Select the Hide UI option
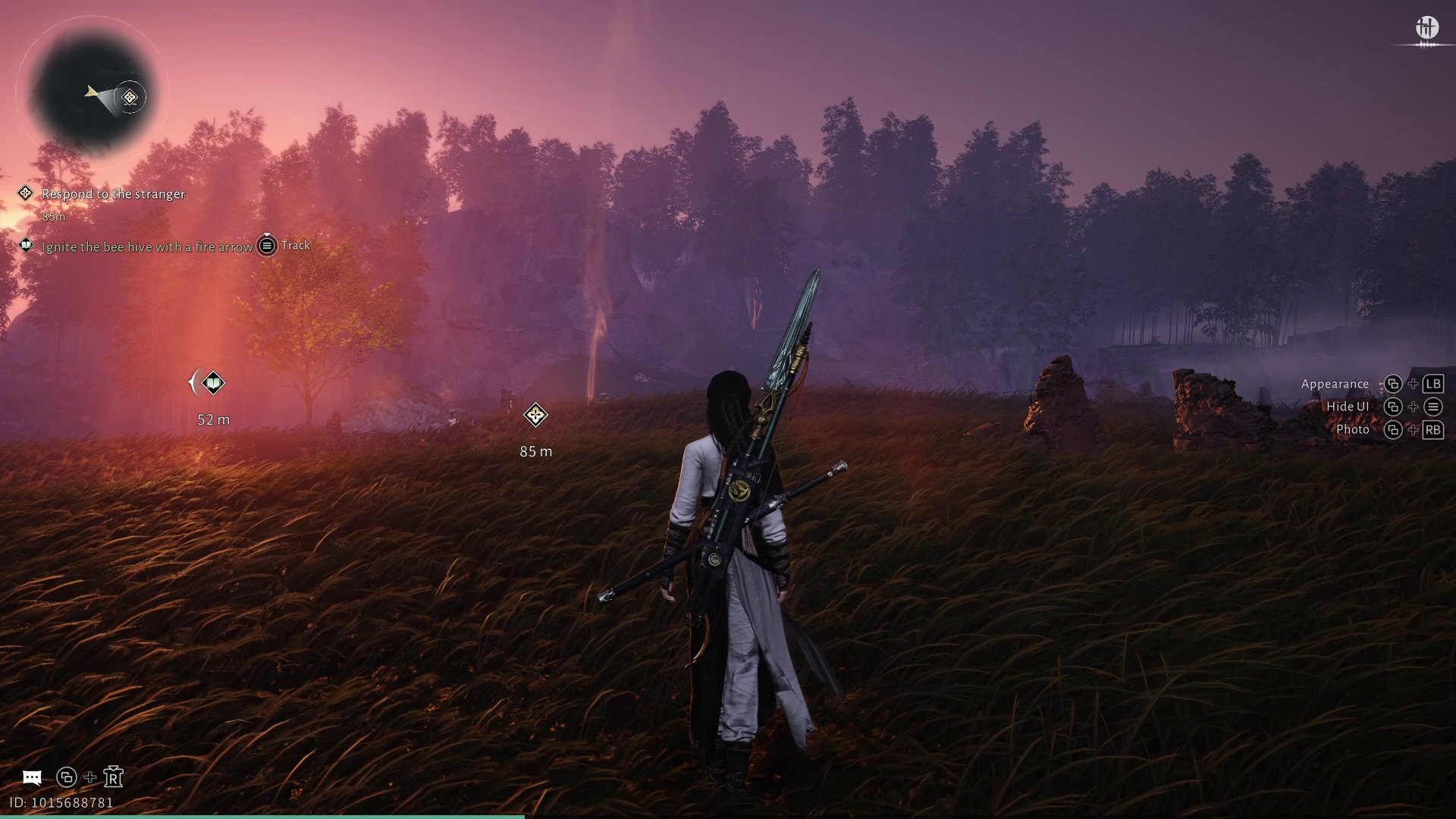Screen dimensions: 1456x819 click(1347, 407)
